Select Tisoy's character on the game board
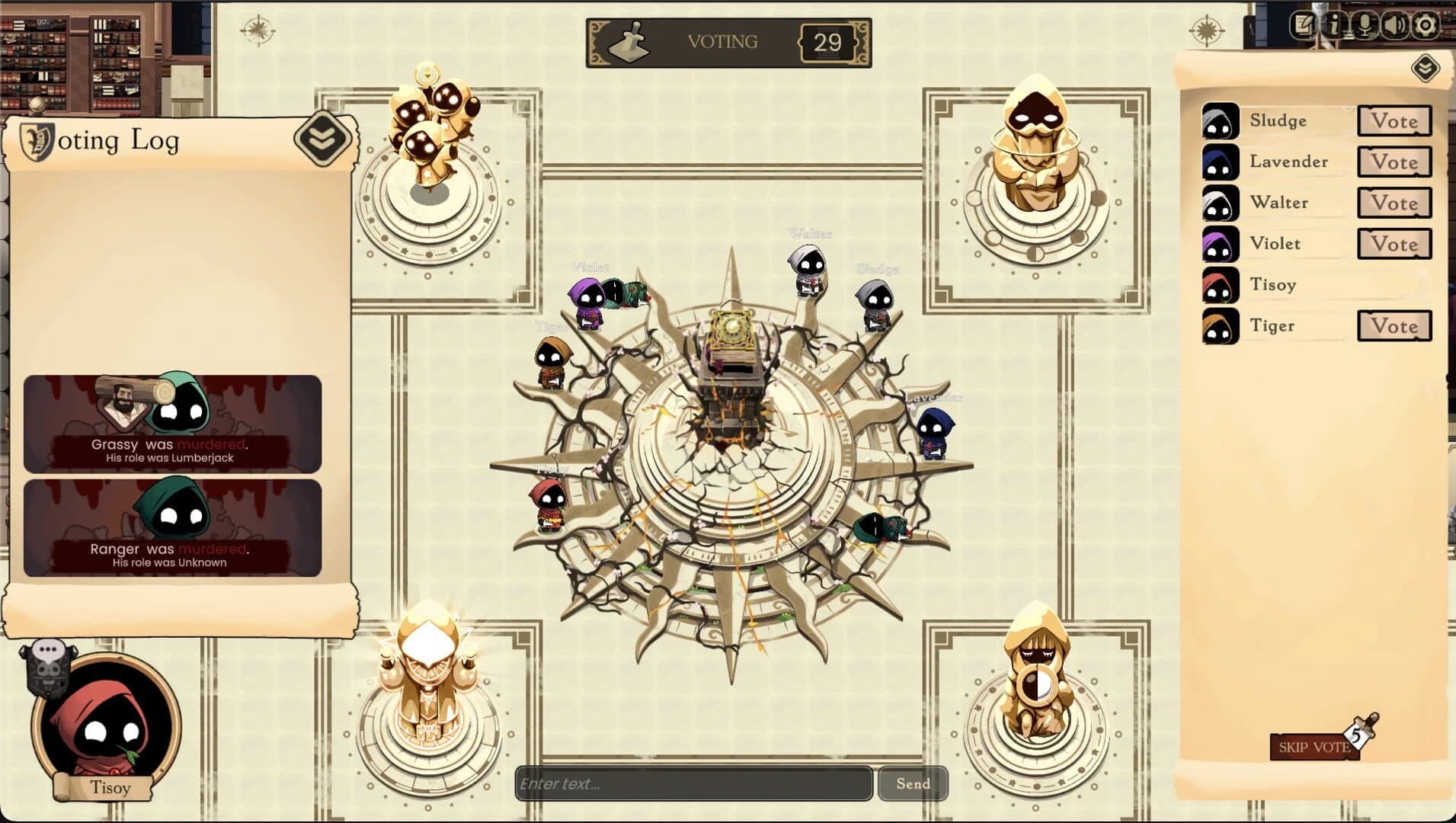Viewport: 1456px width, 823px height. point(550,503)
